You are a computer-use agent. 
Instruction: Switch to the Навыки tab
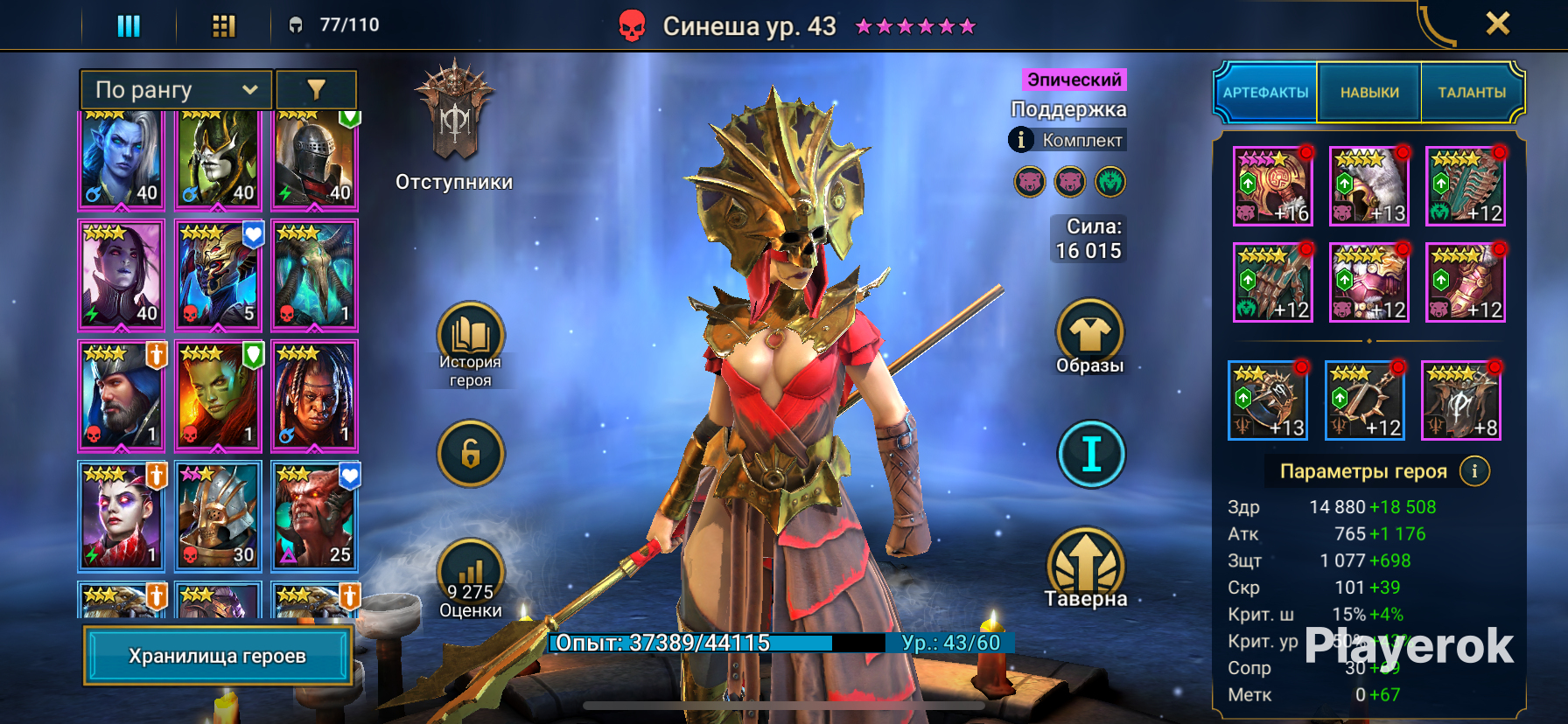(x=1369, y=92)
